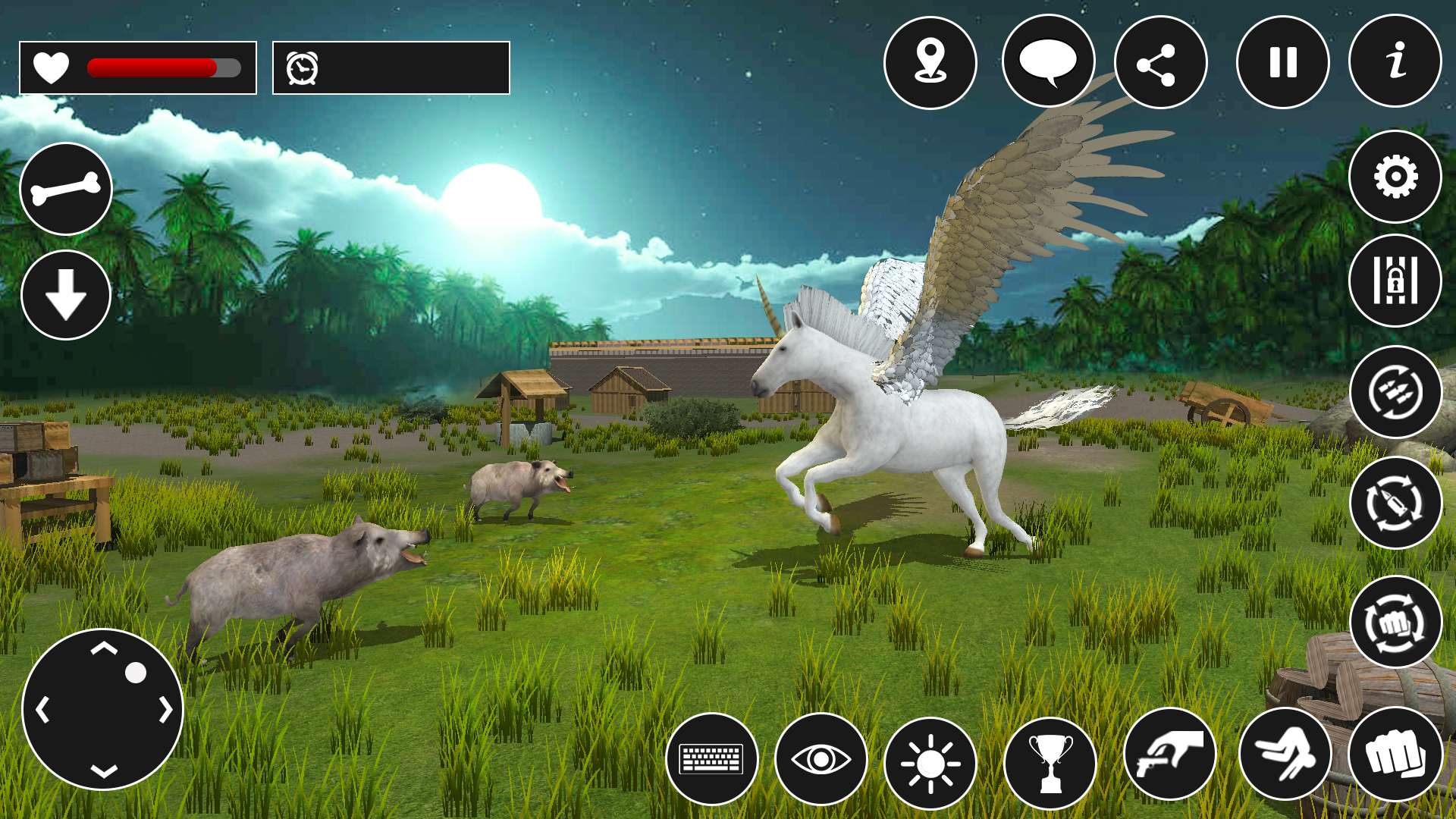Viewport: 1456px width, 819px height.
Task: Open the on-screen keyboard
Action: coord(713,761)
